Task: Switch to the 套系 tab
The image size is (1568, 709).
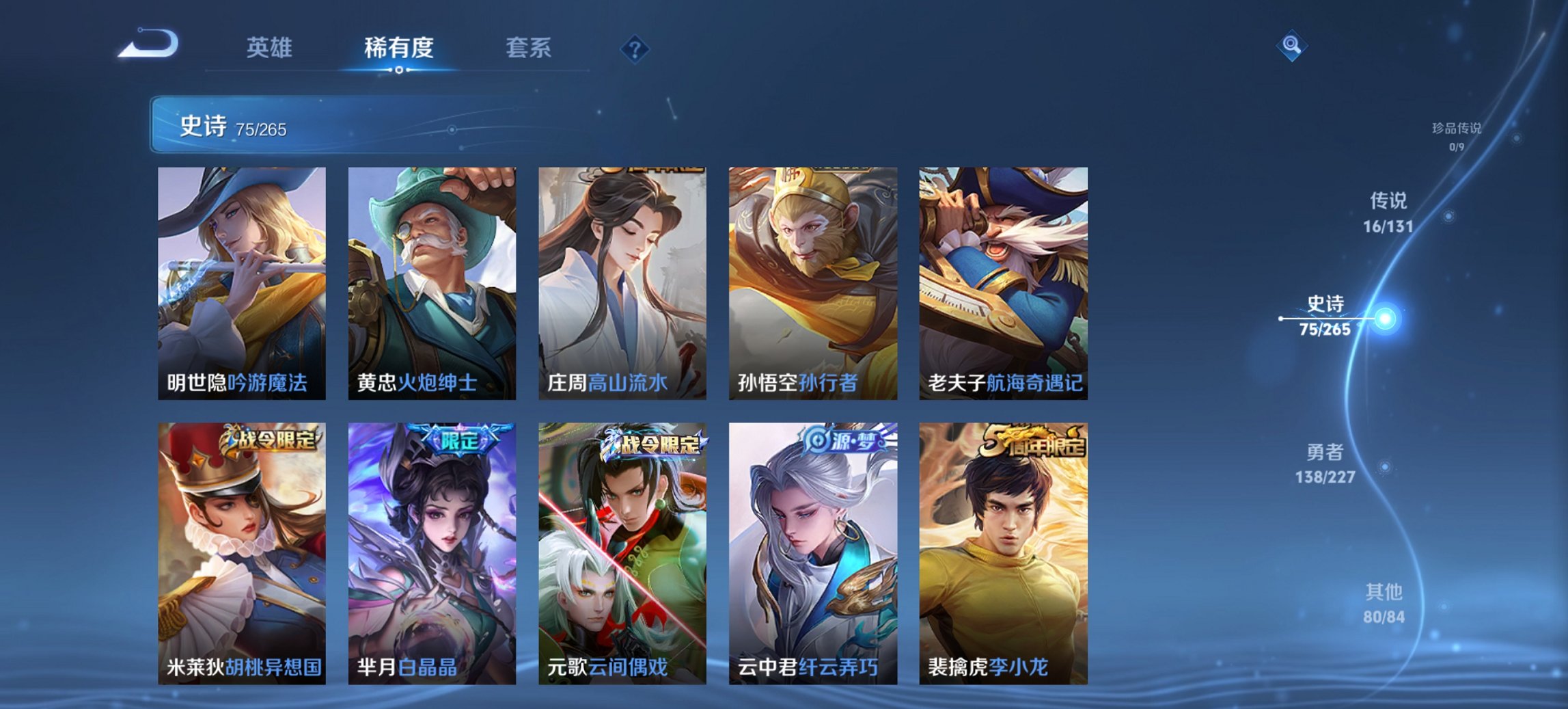Action: click(528, 48)
